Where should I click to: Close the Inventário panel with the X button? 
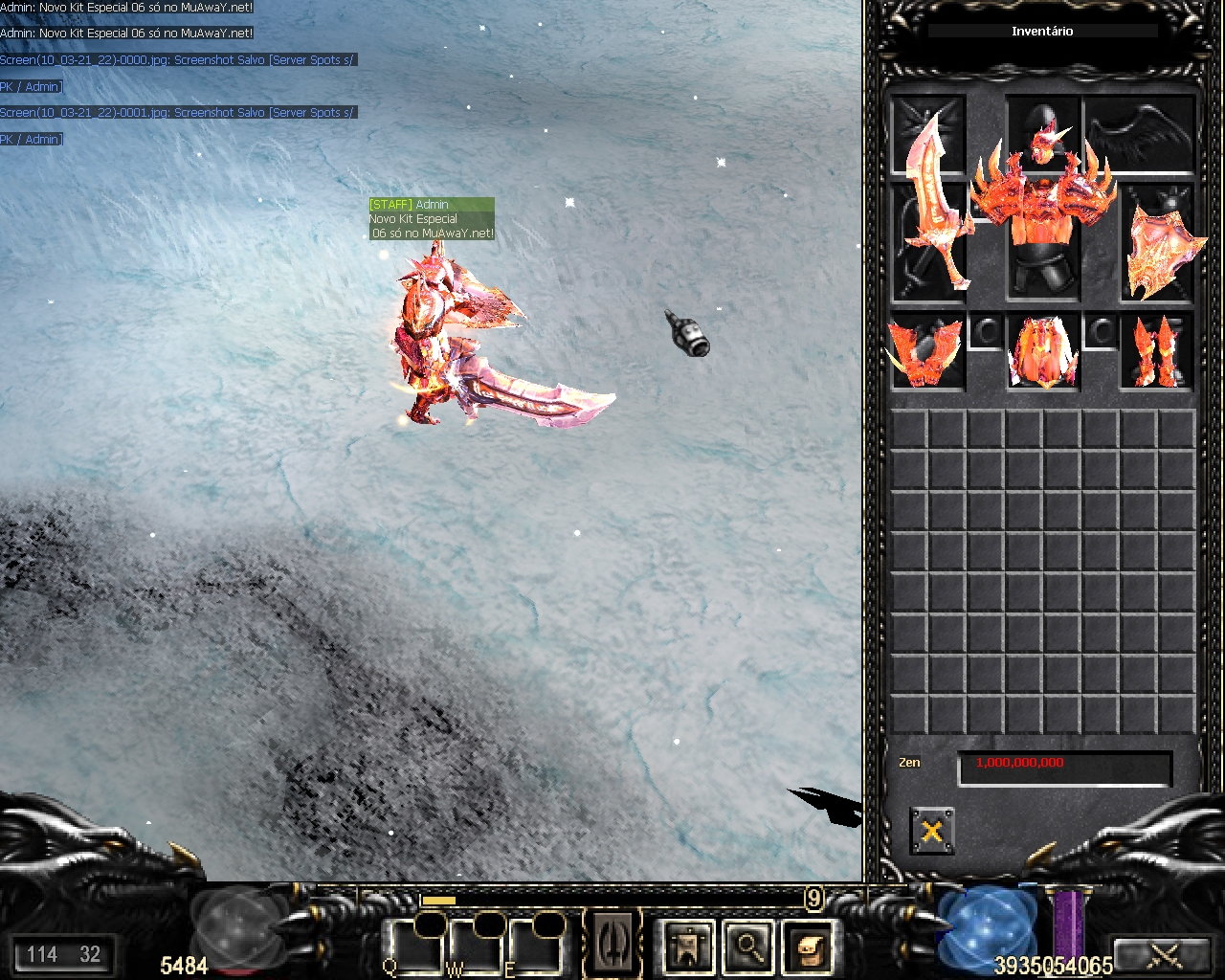tap(931, 830)
